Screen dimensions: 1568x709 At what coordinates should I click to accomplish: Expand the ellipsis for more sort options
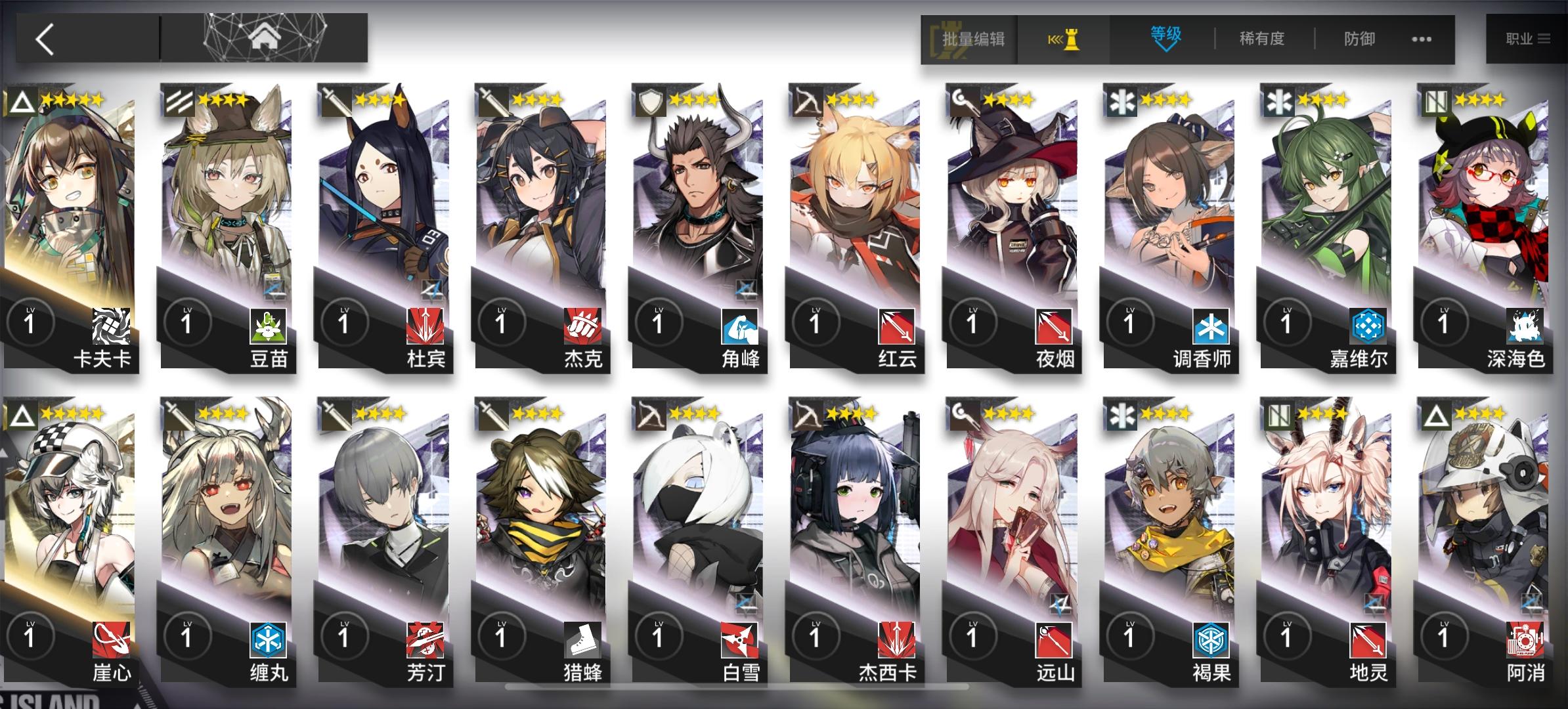point(1420,39)
